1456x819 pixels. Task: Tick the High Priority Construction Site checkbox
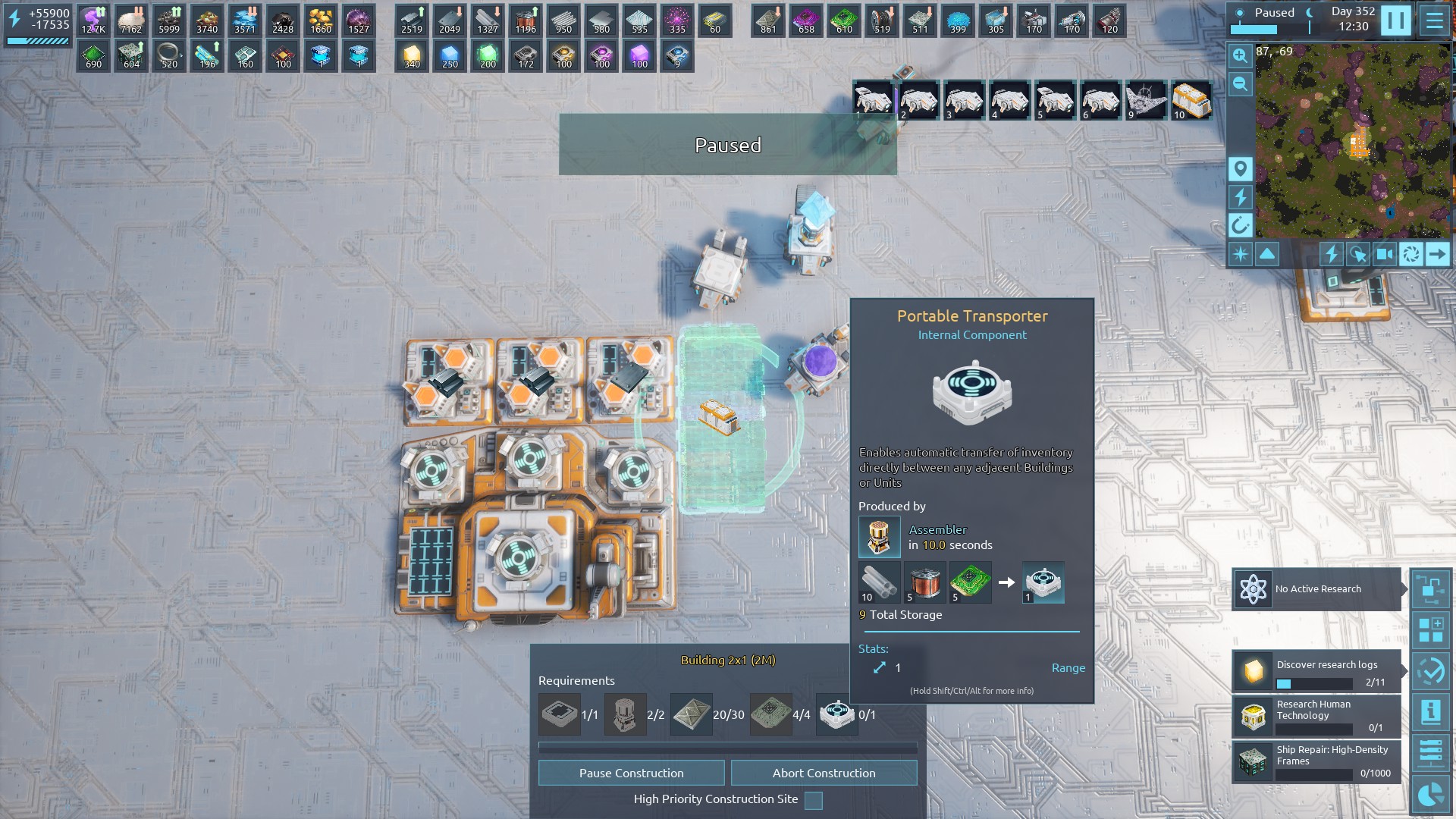[x=813, y=800]
